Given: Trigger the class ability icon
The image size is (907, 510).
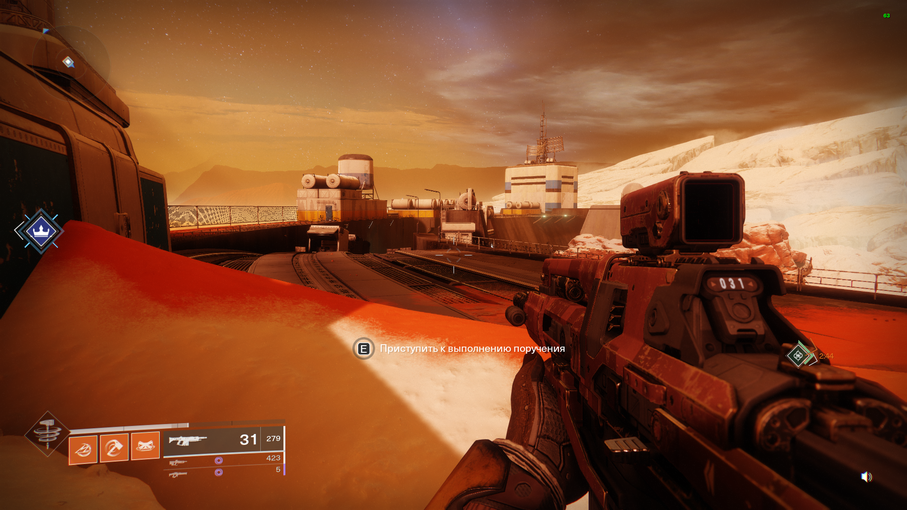Looking at the screenshot, I should tap(145, 446).
